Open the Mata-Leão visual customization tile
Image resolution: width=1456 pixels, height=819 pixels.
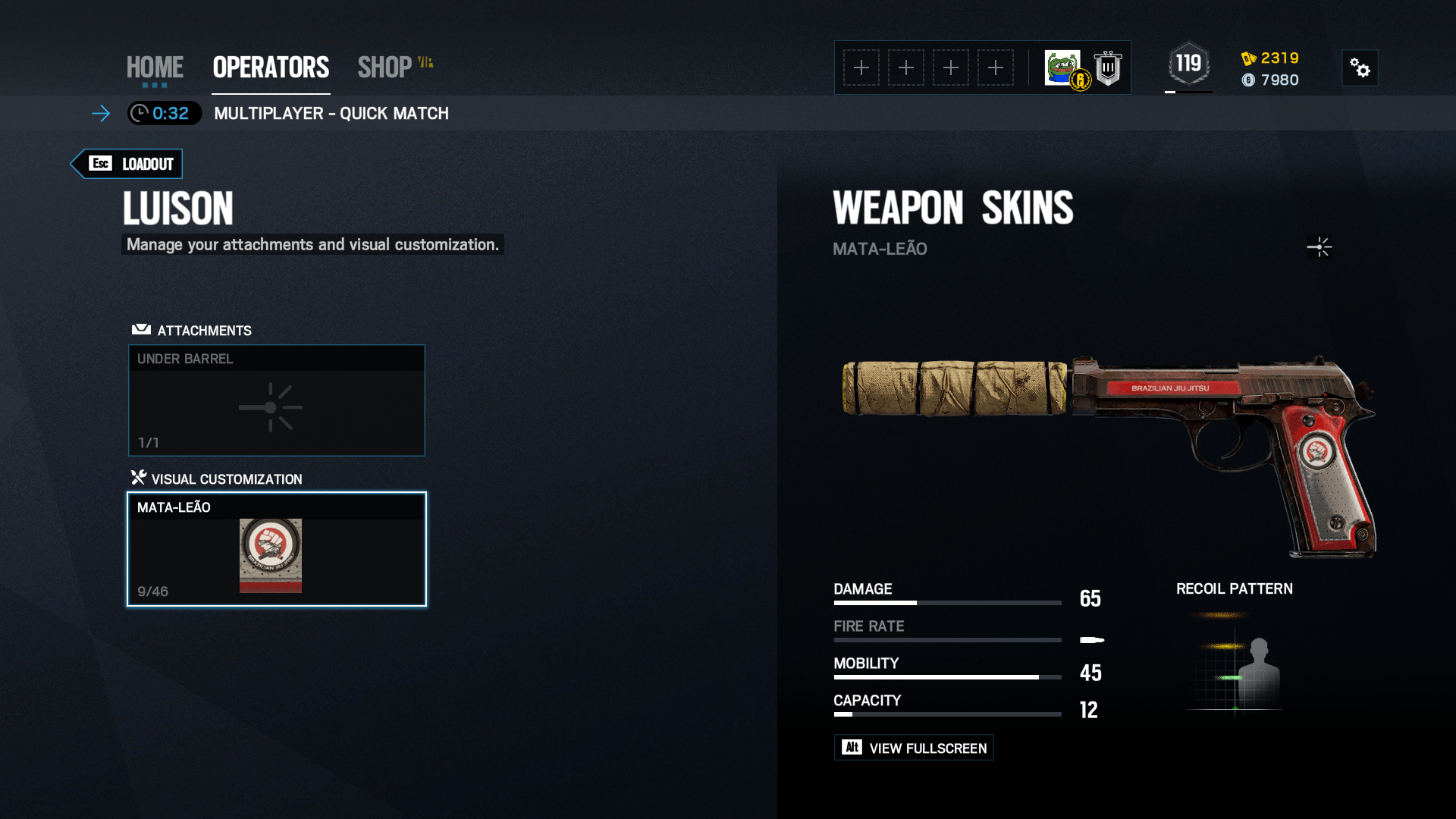tap(277, 549)
